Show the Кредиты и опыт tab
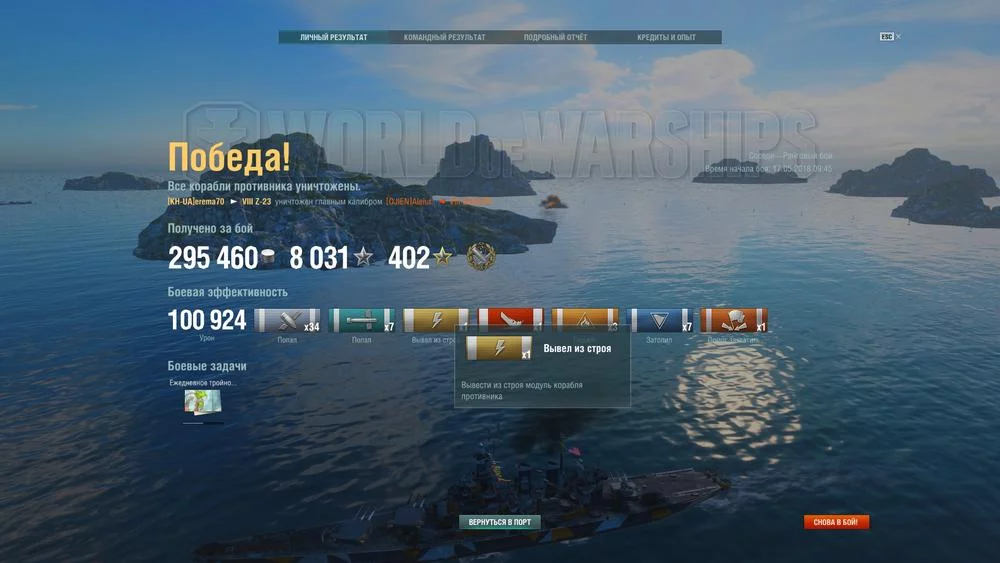 click(x=666, y=38)
